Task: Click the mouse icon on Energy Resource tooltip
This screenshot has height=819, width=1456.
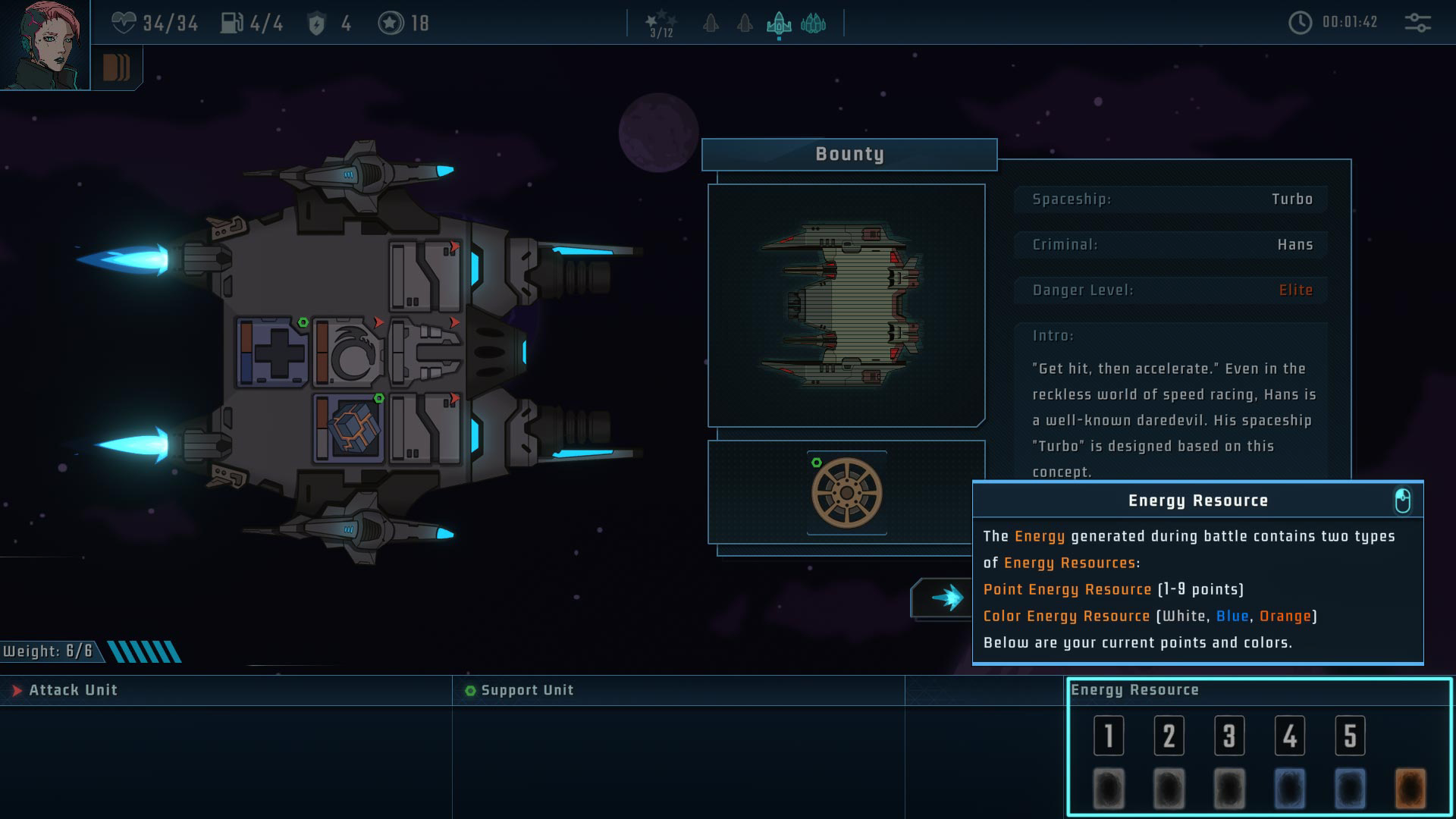Action: tap(1402, 500)
